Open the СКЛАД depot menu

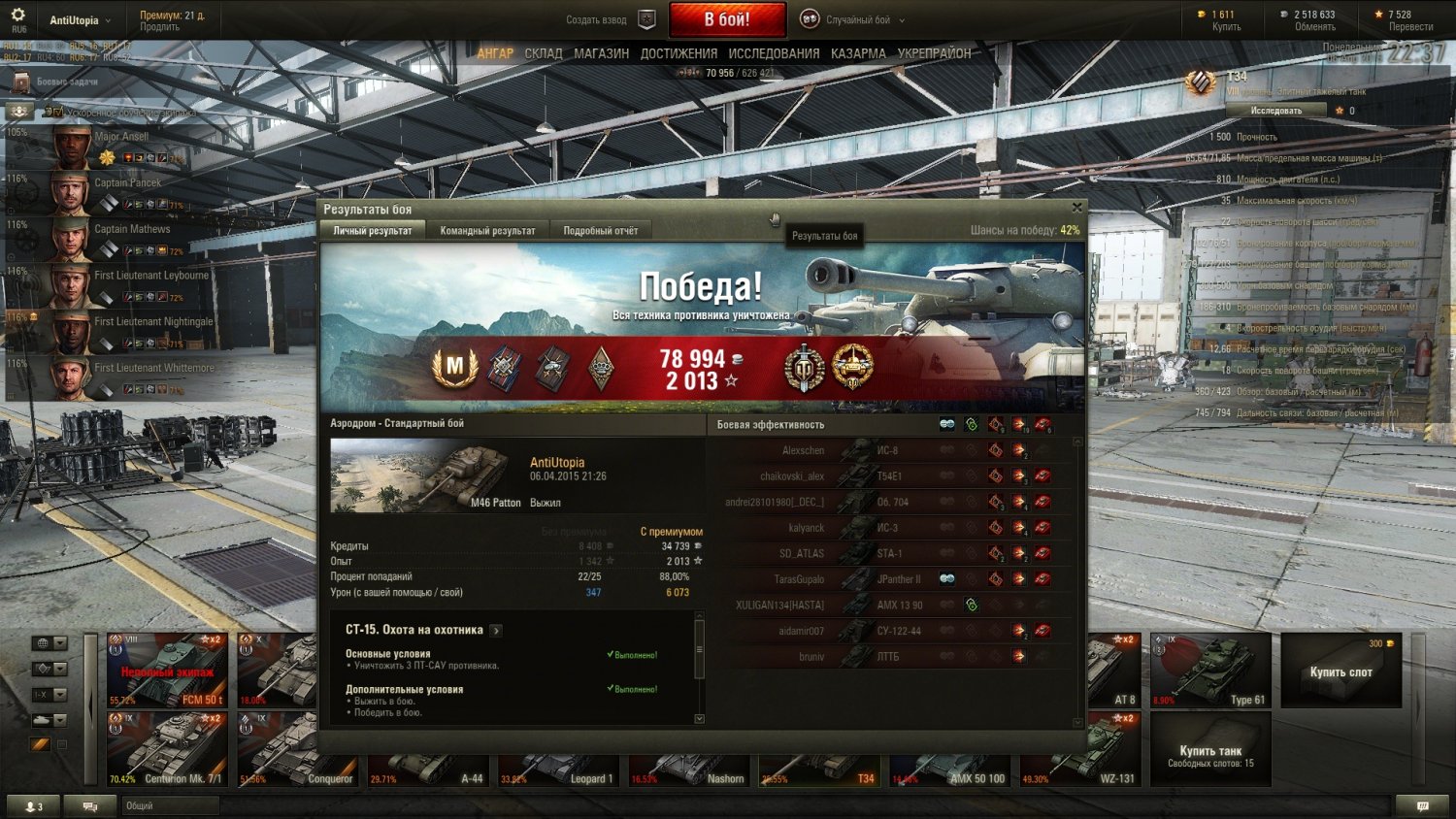tap(544, 54)
